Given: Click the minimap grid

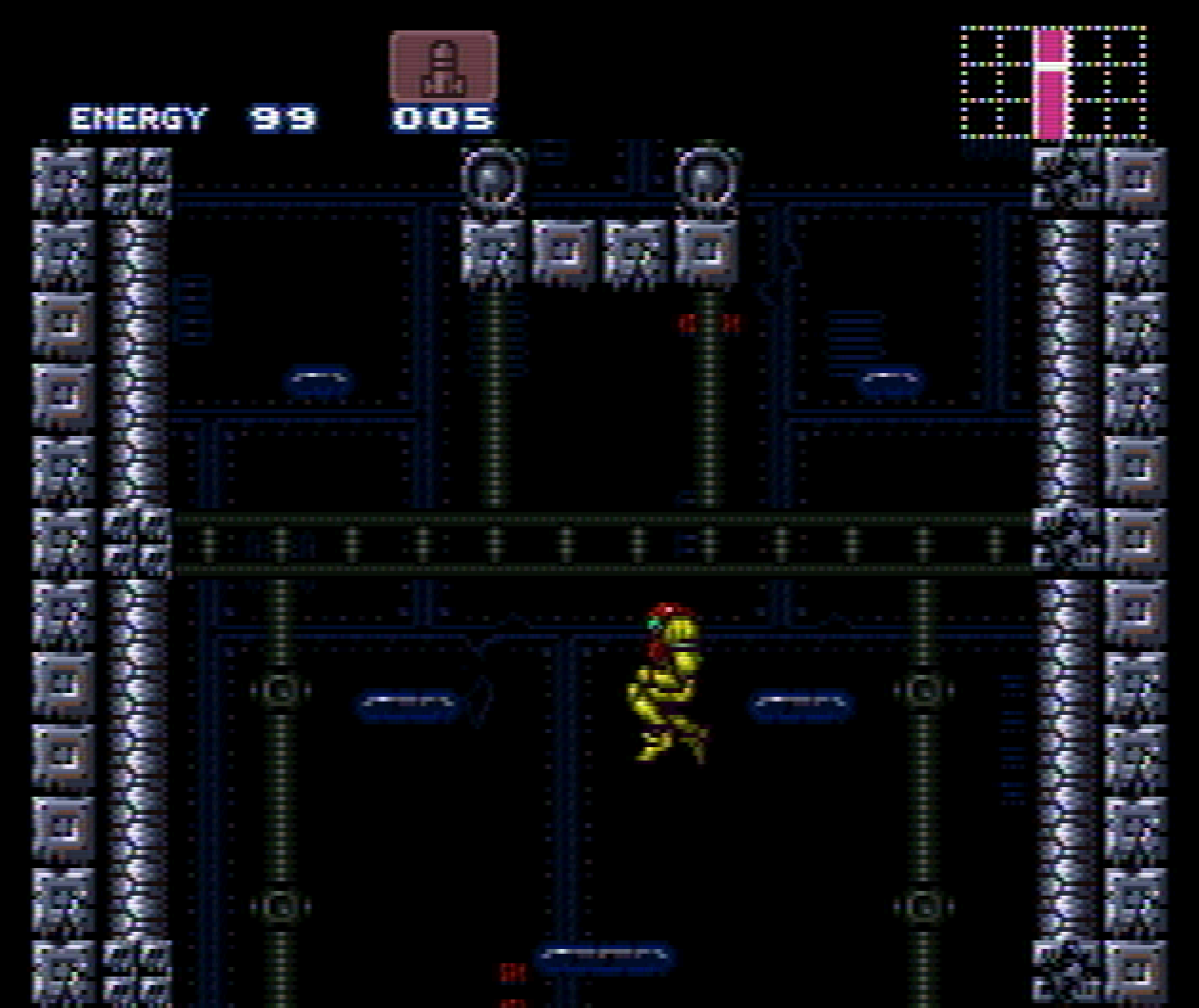Looking at the screenshot, I should tap(1052, 83).
